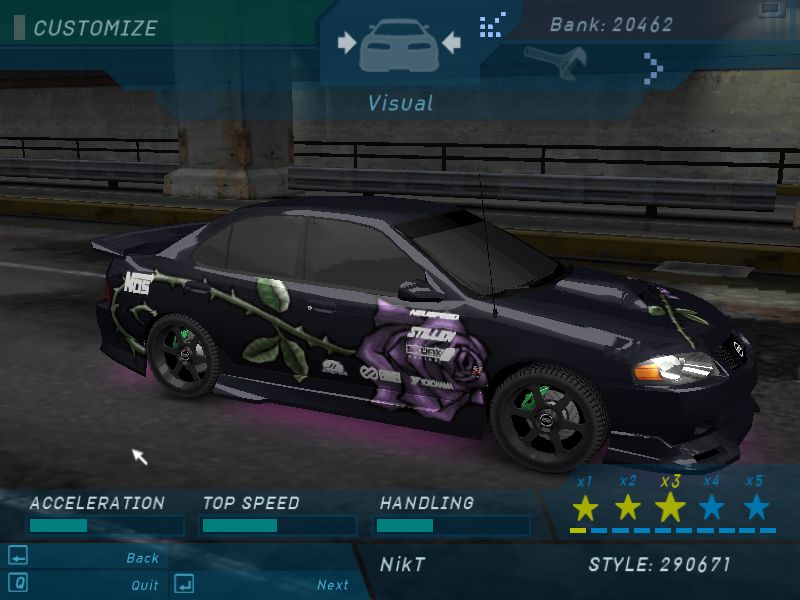Open the wrench performance upgrades category
This screenshot has height=600, width=800.
pyautogui.click(x=553, y=62)
